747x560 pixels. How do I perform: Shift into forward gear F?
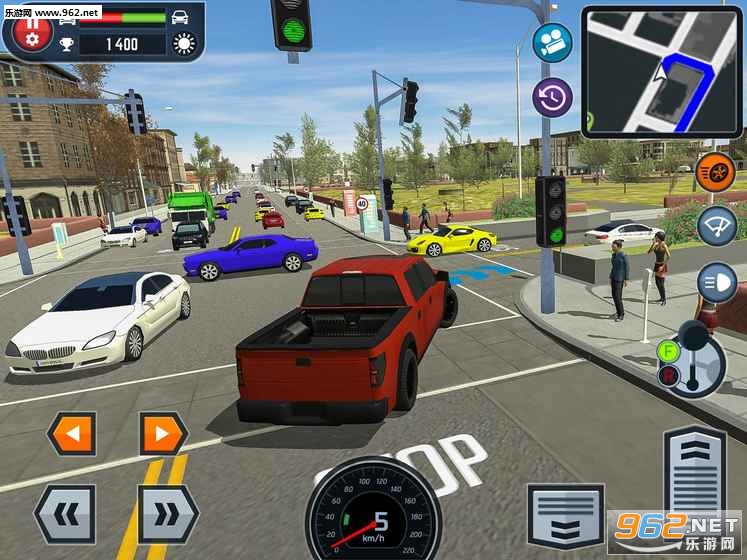click(669, 351)
